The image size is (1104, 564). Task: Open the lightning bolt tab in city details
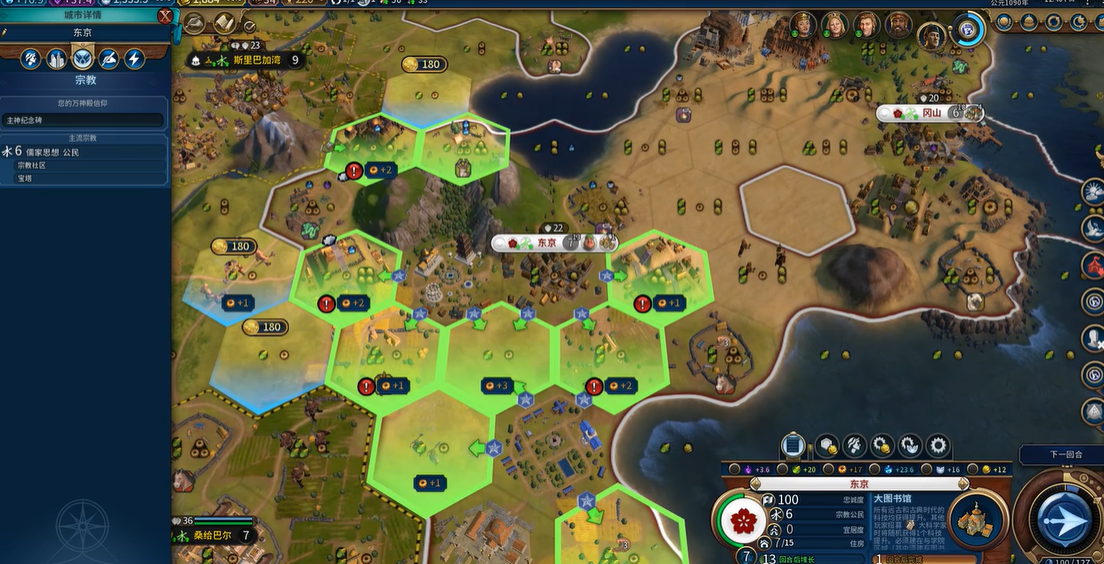tap(134, 59)
